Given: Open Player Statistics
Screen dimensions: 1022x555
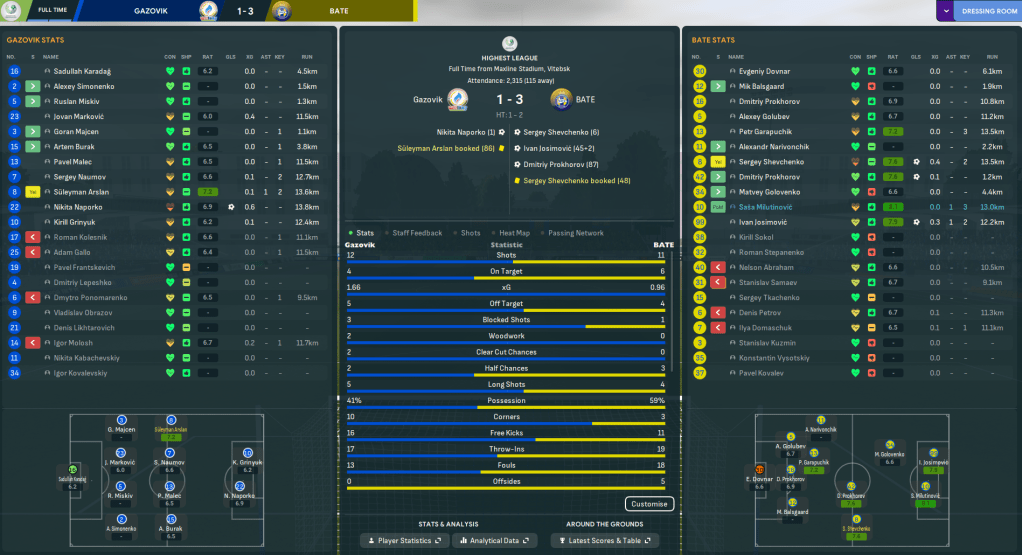Looking at the screenshot, I should coord(404,540).
